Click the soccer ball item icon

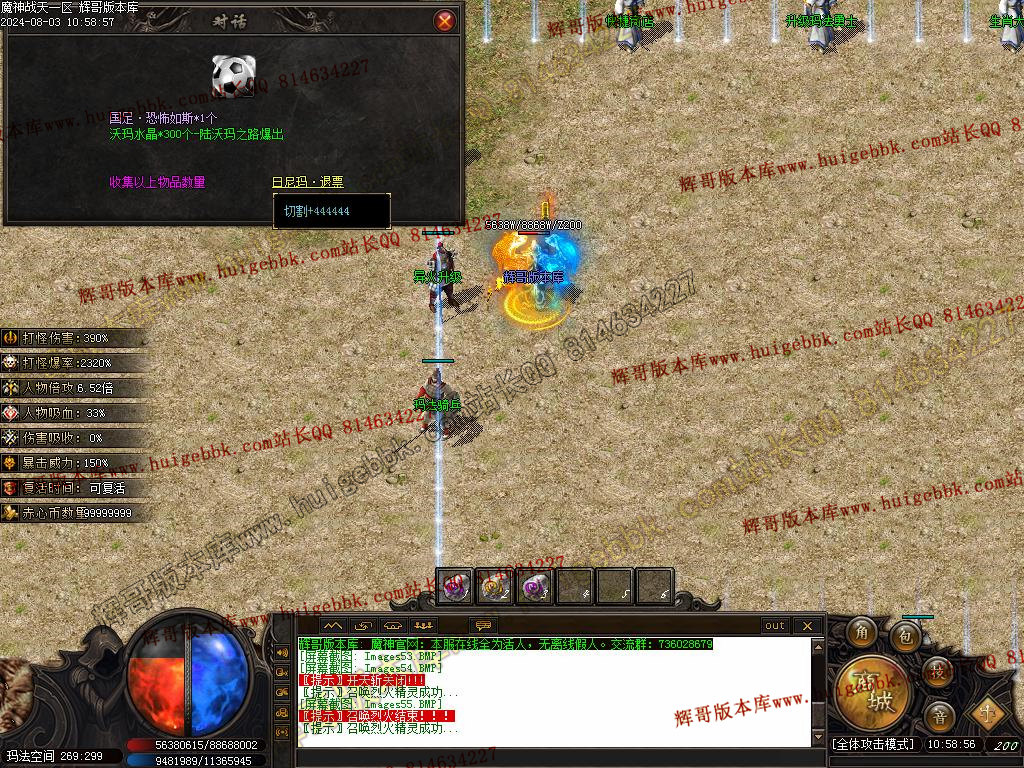[x=234, y=76]
